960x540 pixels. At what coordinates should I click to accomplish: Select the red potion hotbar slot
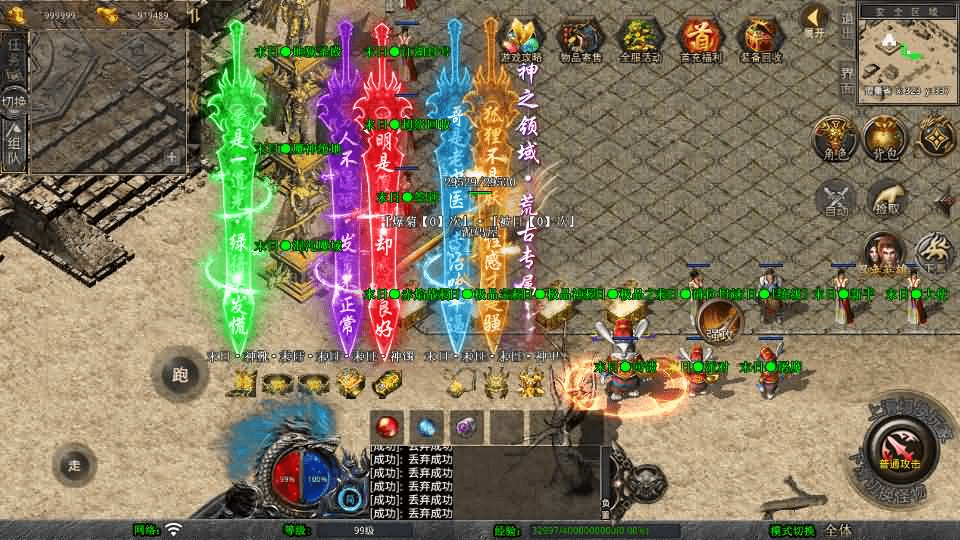pyautogui.click(x=388, y=425)
